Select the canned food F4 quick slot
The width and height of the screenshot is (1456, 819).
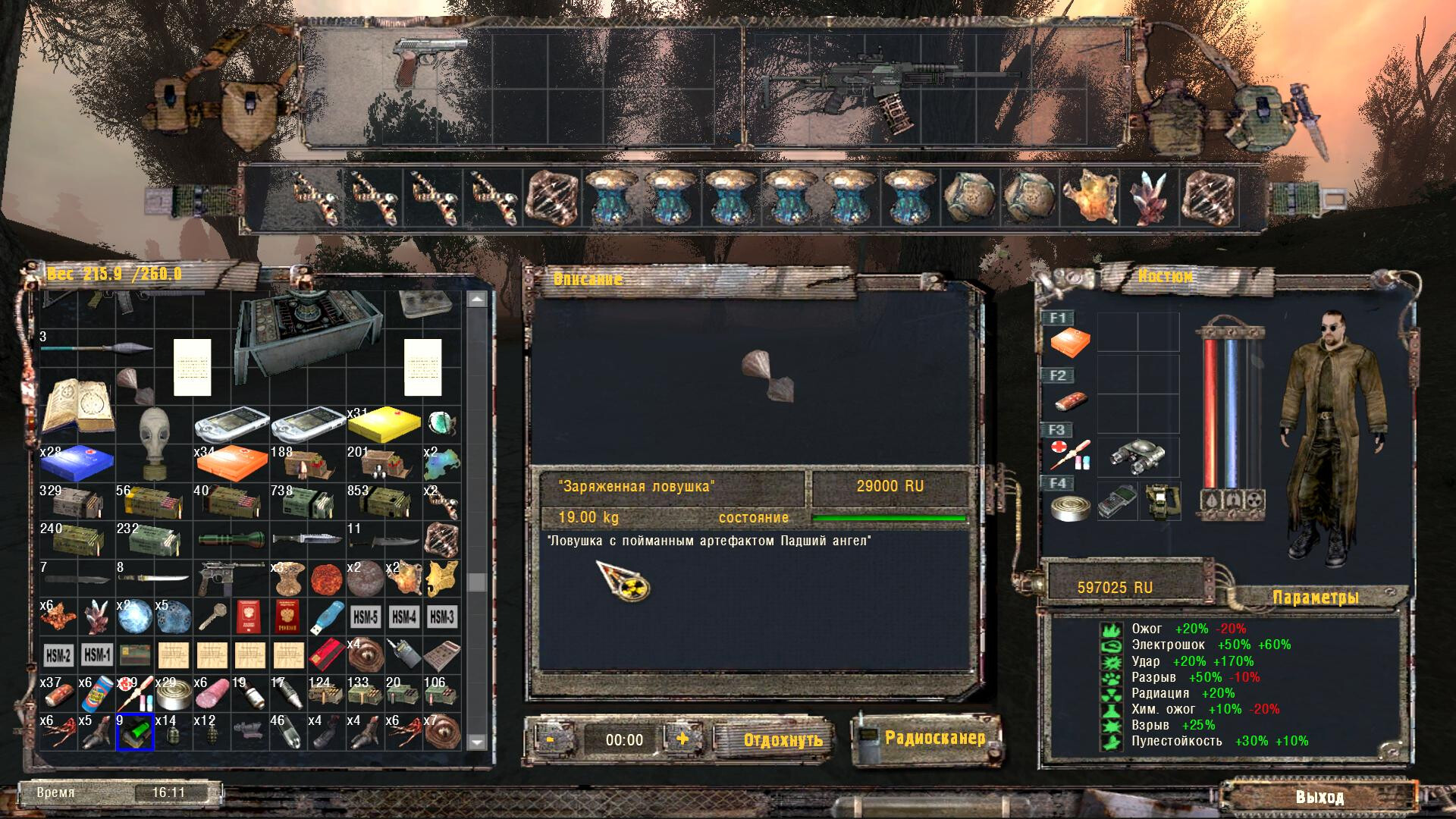tap(1070, 507)
